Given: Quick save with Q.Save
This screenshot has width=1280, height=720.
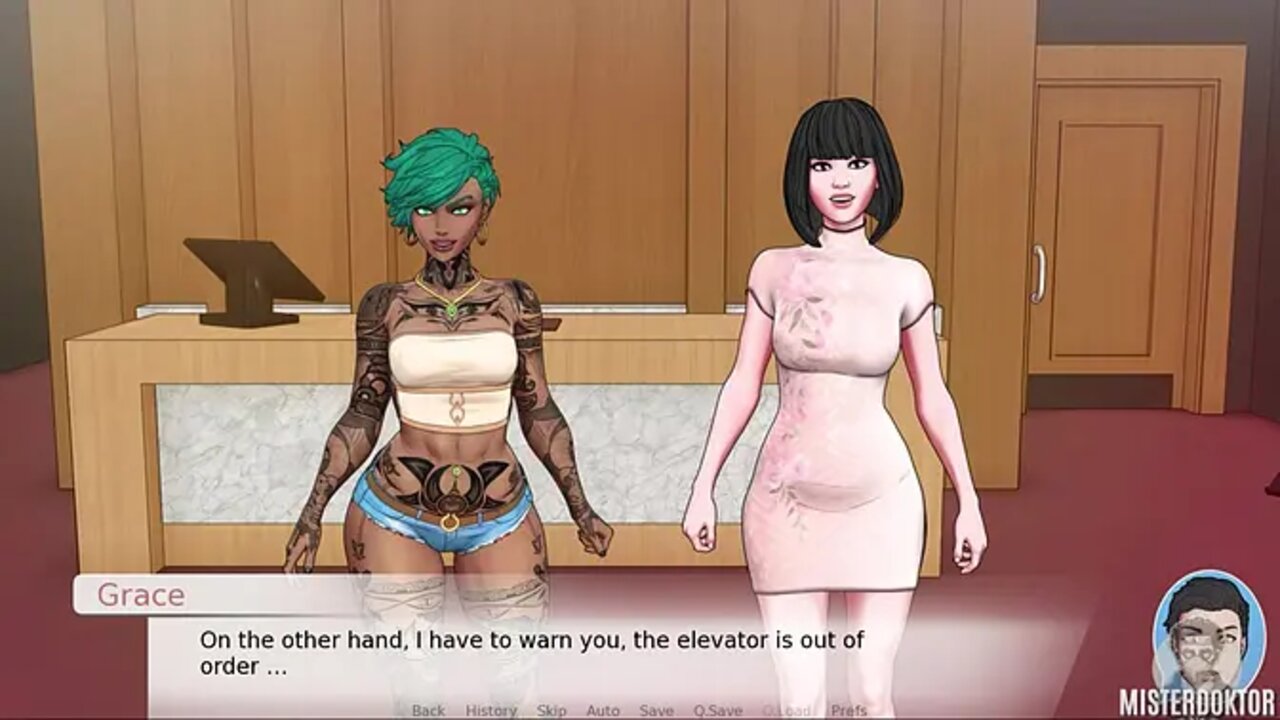Looking at the screenshot, I should [x=718, y=710].
